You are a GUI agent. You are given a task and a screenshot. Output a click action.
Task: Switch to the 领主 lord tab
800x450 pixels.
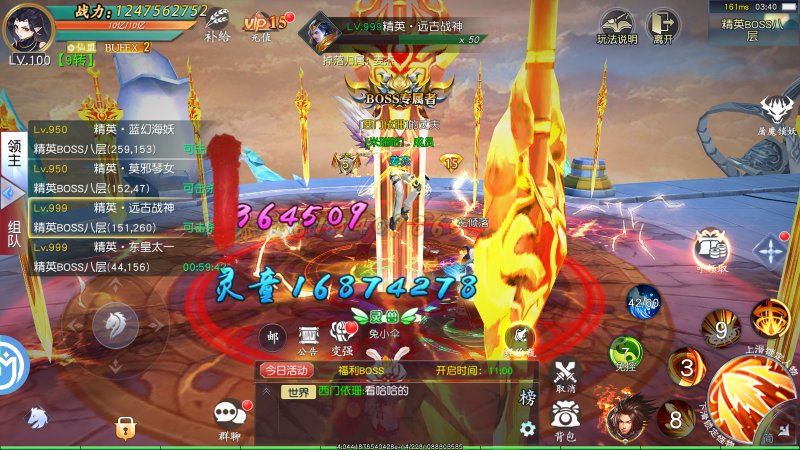tap(14, 155)
